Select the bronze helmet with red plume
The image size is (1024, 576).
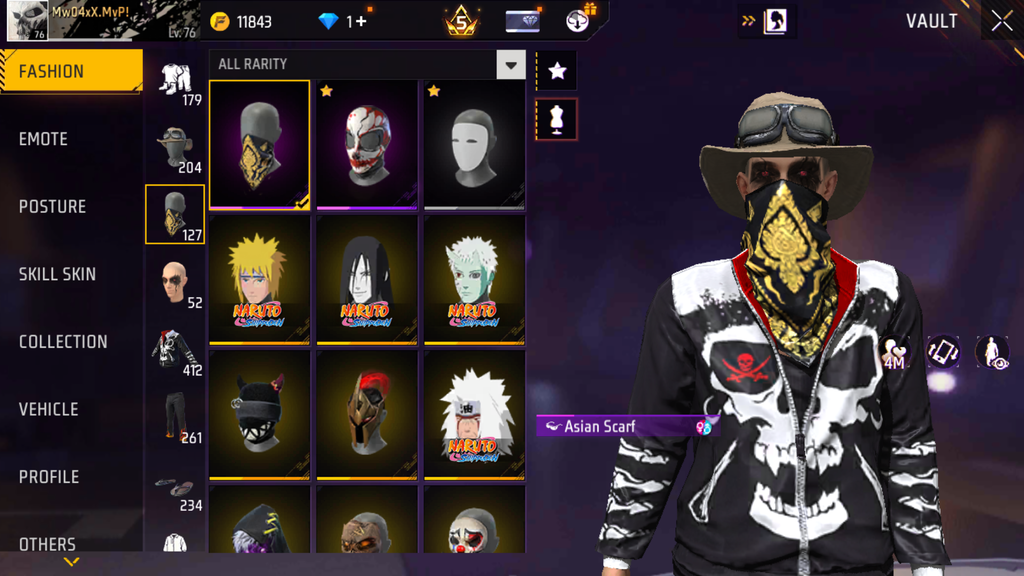pos(367,413)
